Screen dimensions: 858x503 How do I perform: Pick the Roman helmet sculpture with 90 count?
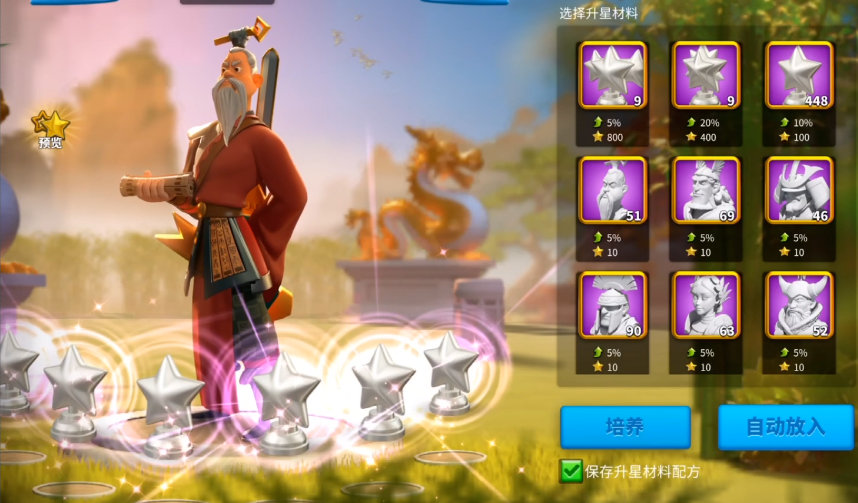(613, 305)
